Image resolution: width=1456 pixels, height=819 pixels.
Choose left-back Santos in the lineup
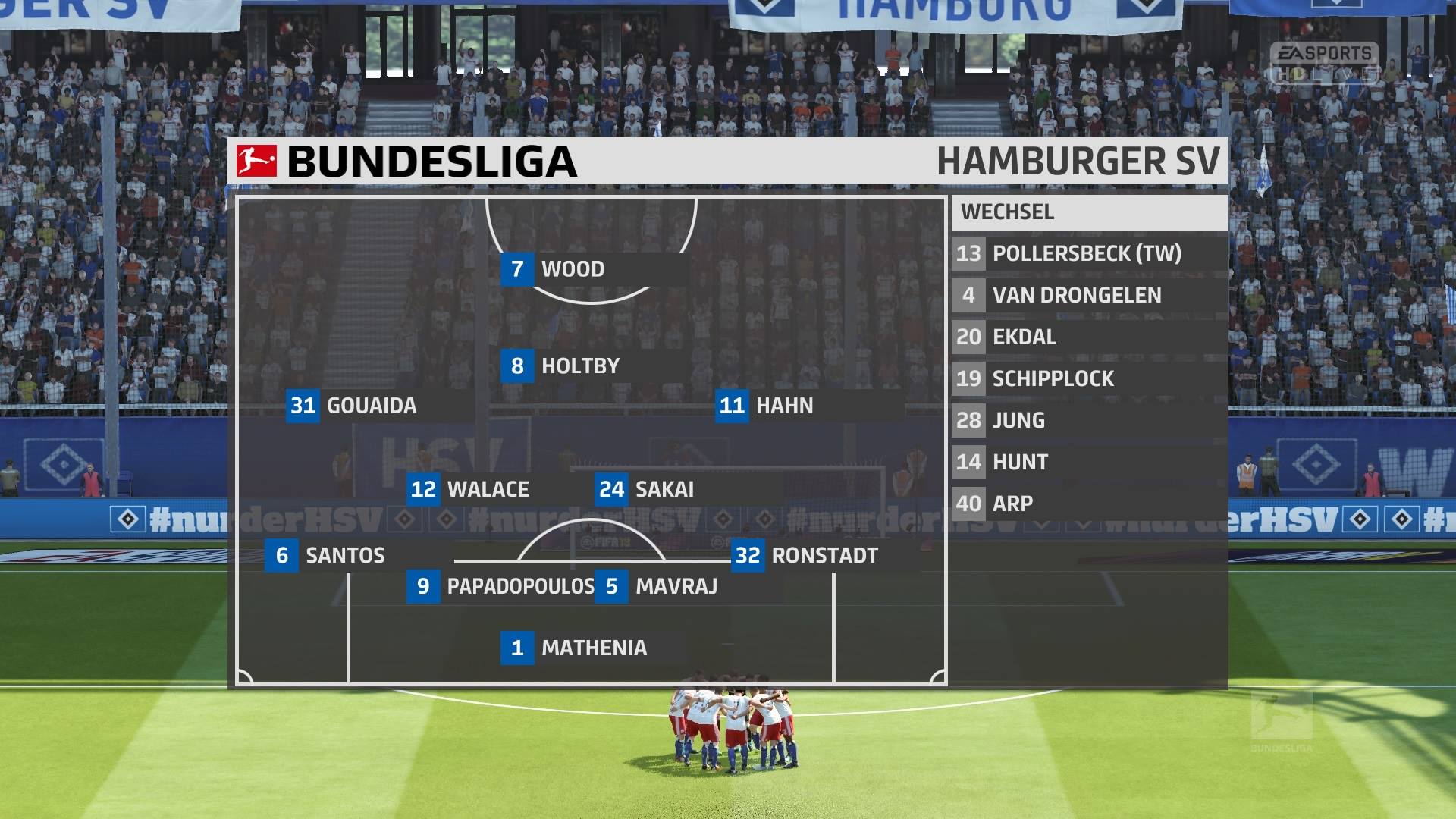[344, 555]
